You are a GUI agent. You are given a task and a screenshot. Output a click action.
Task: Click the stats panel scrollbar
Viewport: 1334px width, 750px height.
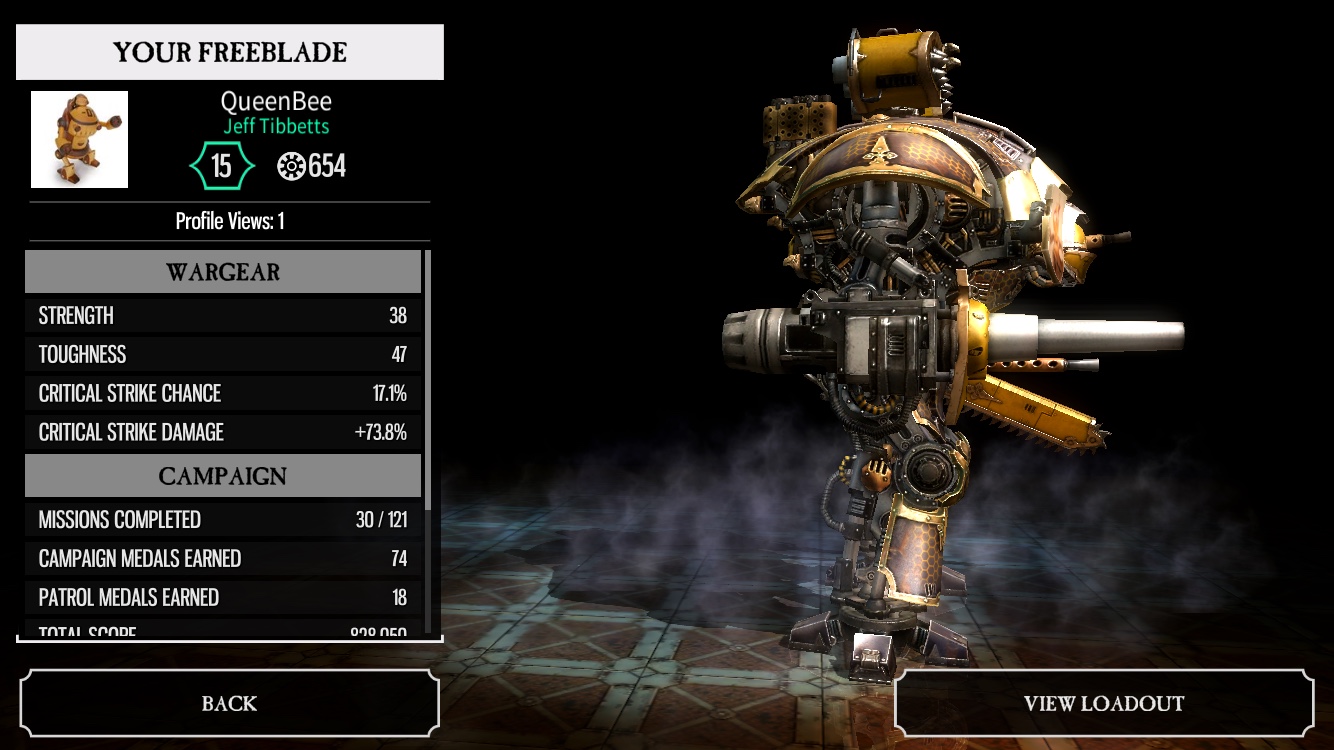(428, 380)
